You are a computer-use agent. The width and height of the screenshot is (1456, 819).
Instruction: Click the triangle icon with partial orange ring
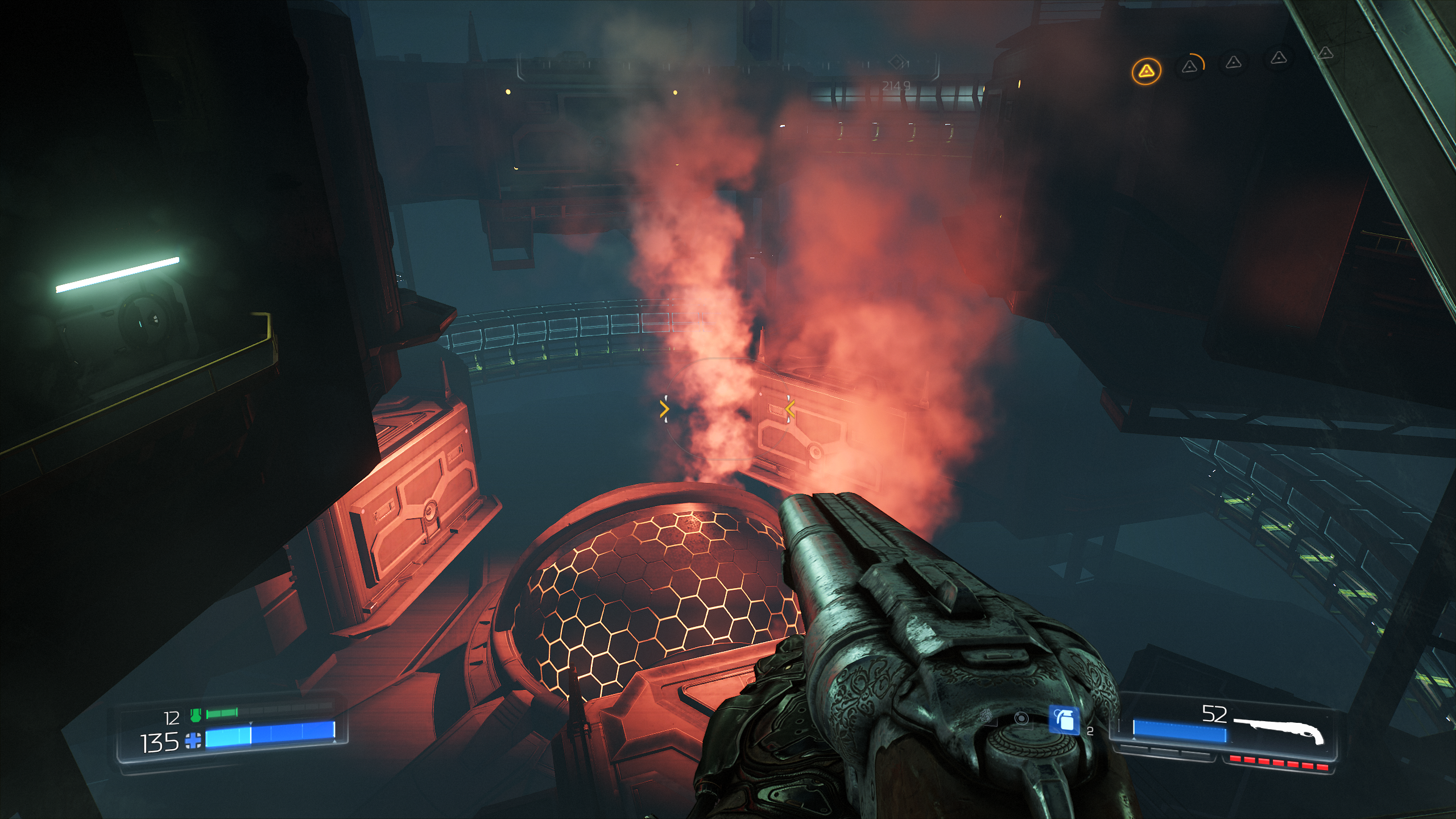tap(1190, 67)
